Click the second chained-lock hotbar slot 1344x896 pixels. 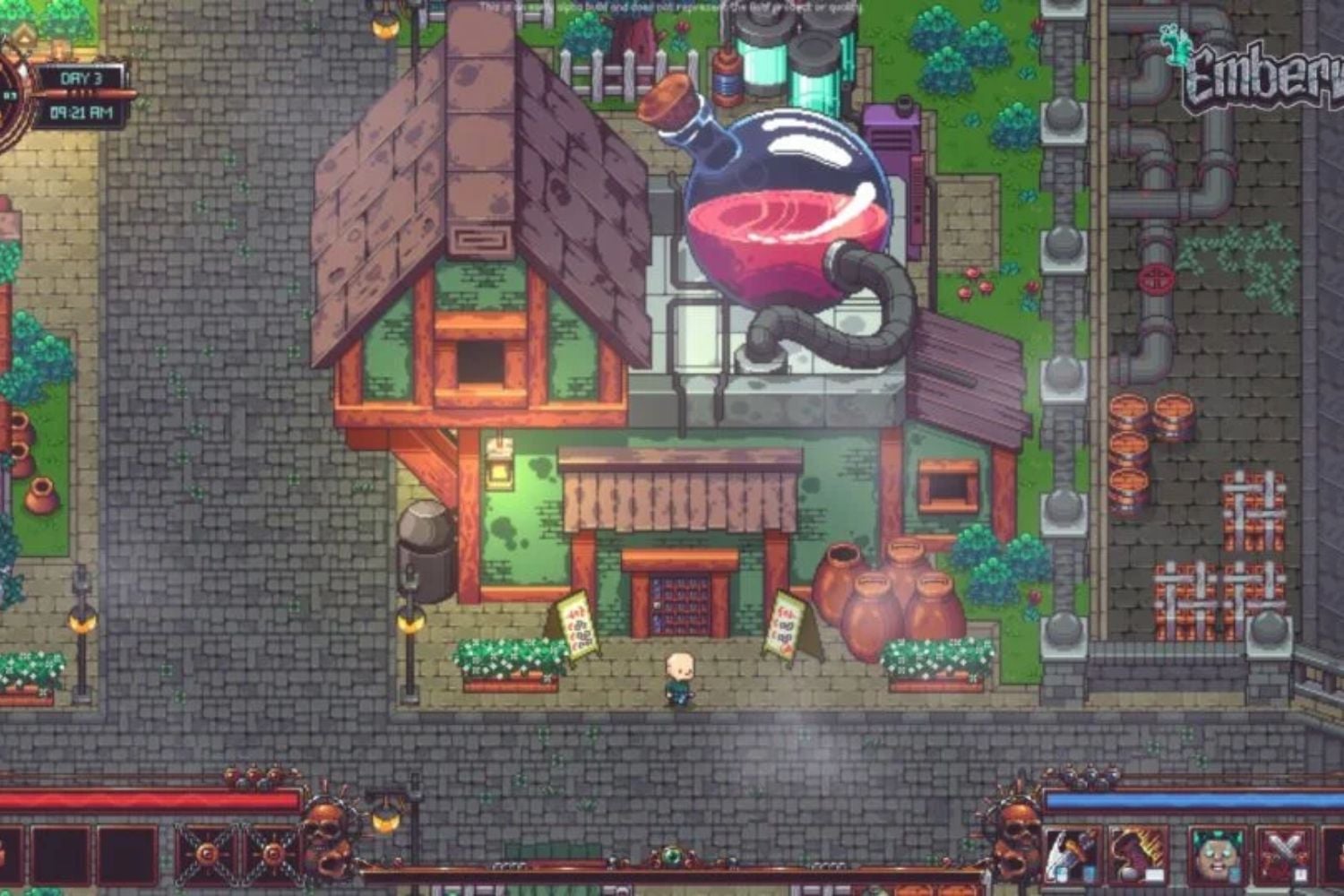tap(271, 854)
